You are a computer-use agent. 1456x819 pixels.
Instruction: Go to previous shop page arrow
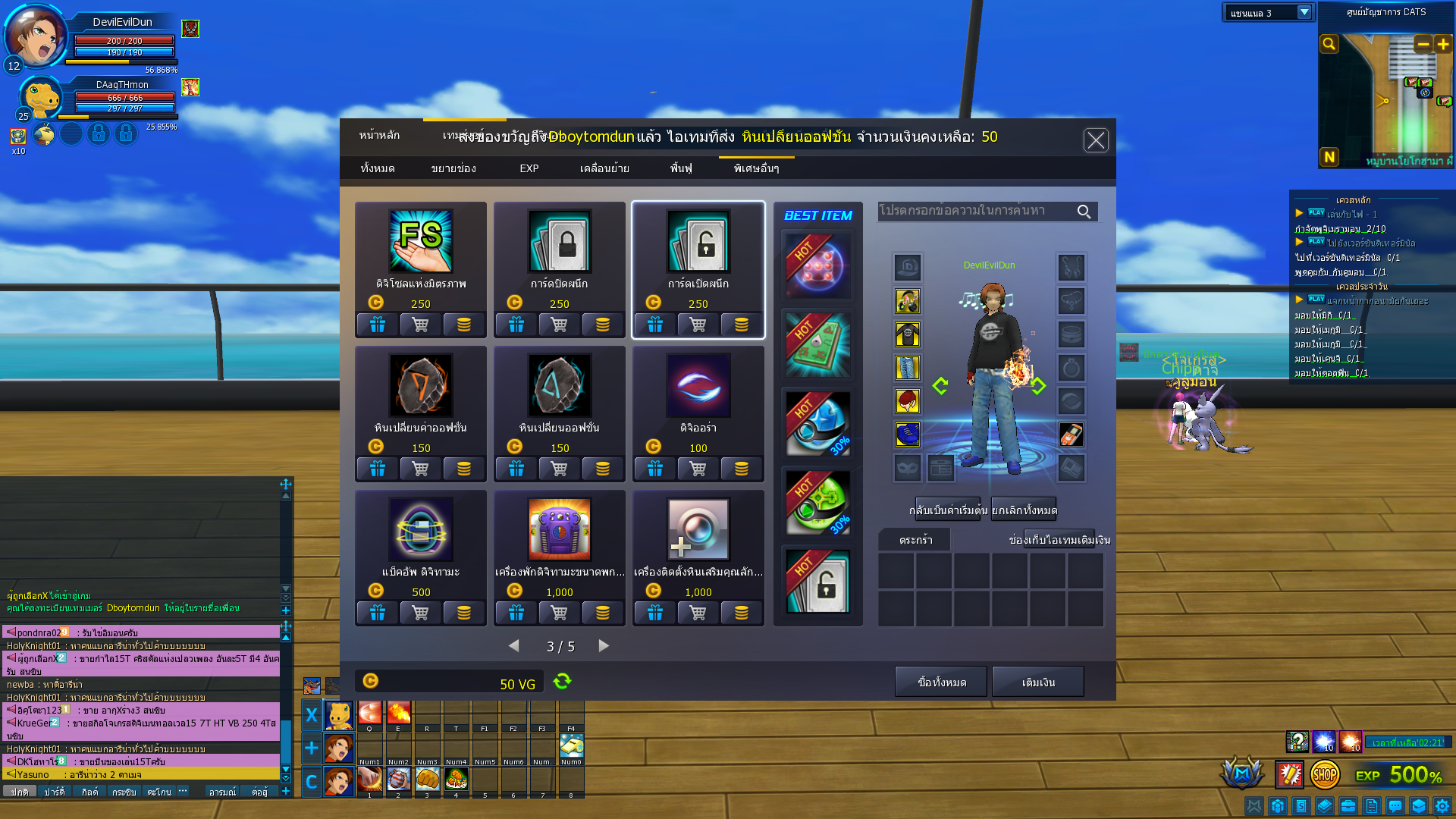[514, 646]
